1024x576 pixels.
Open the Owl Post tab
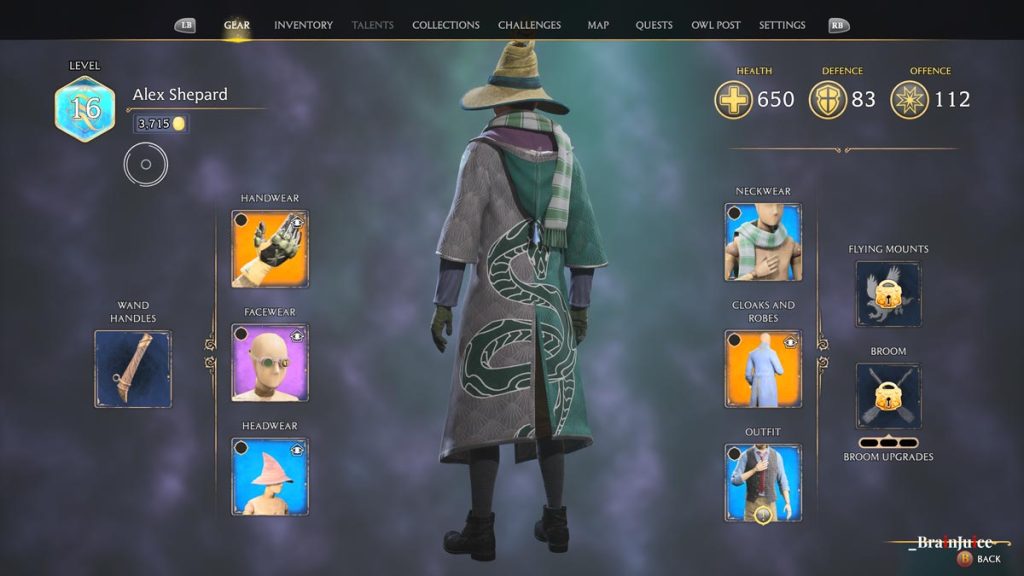click(716, 25)
